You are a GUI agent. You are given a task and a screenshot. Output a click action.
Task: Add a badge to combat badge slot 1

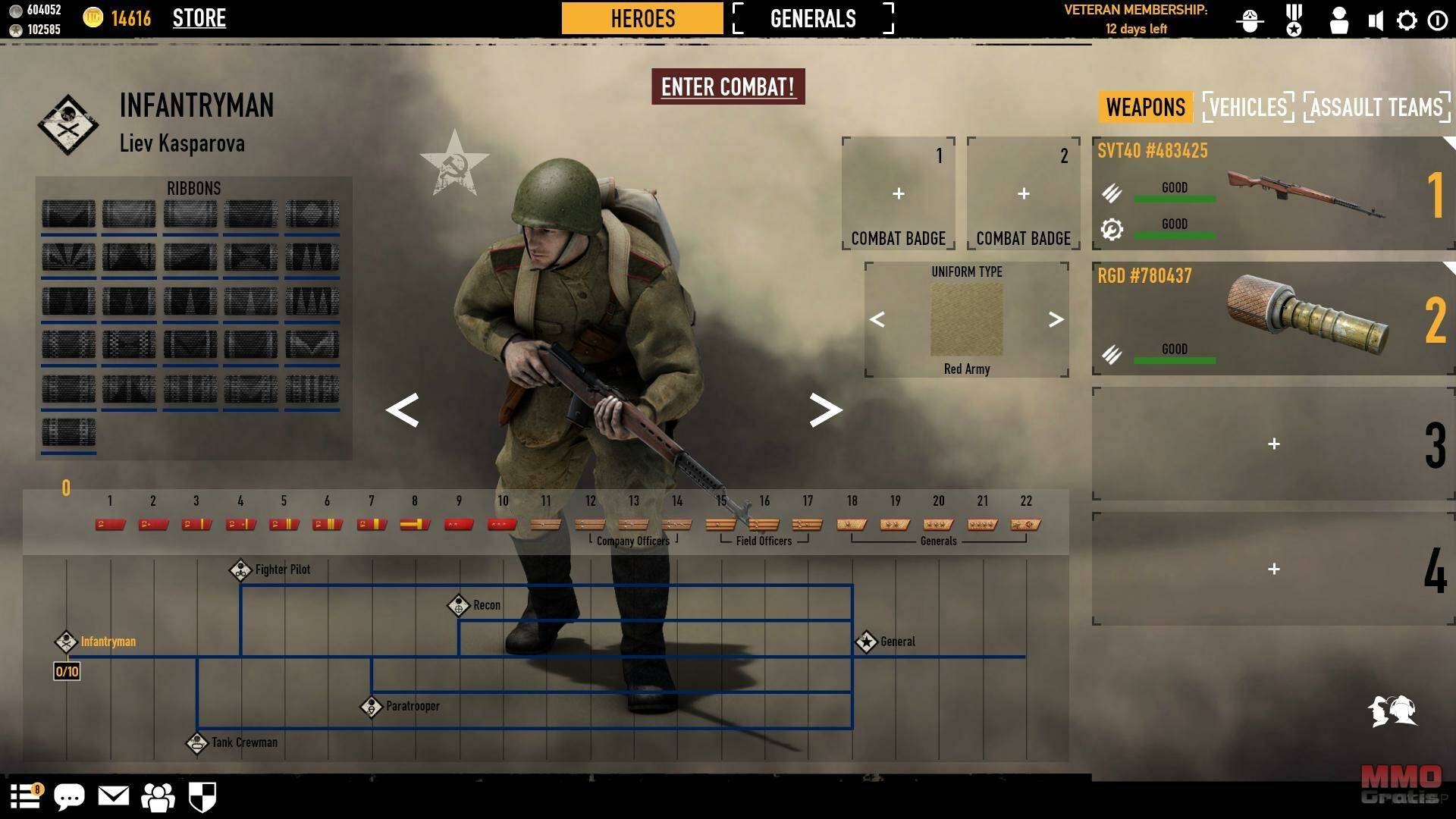898,193
